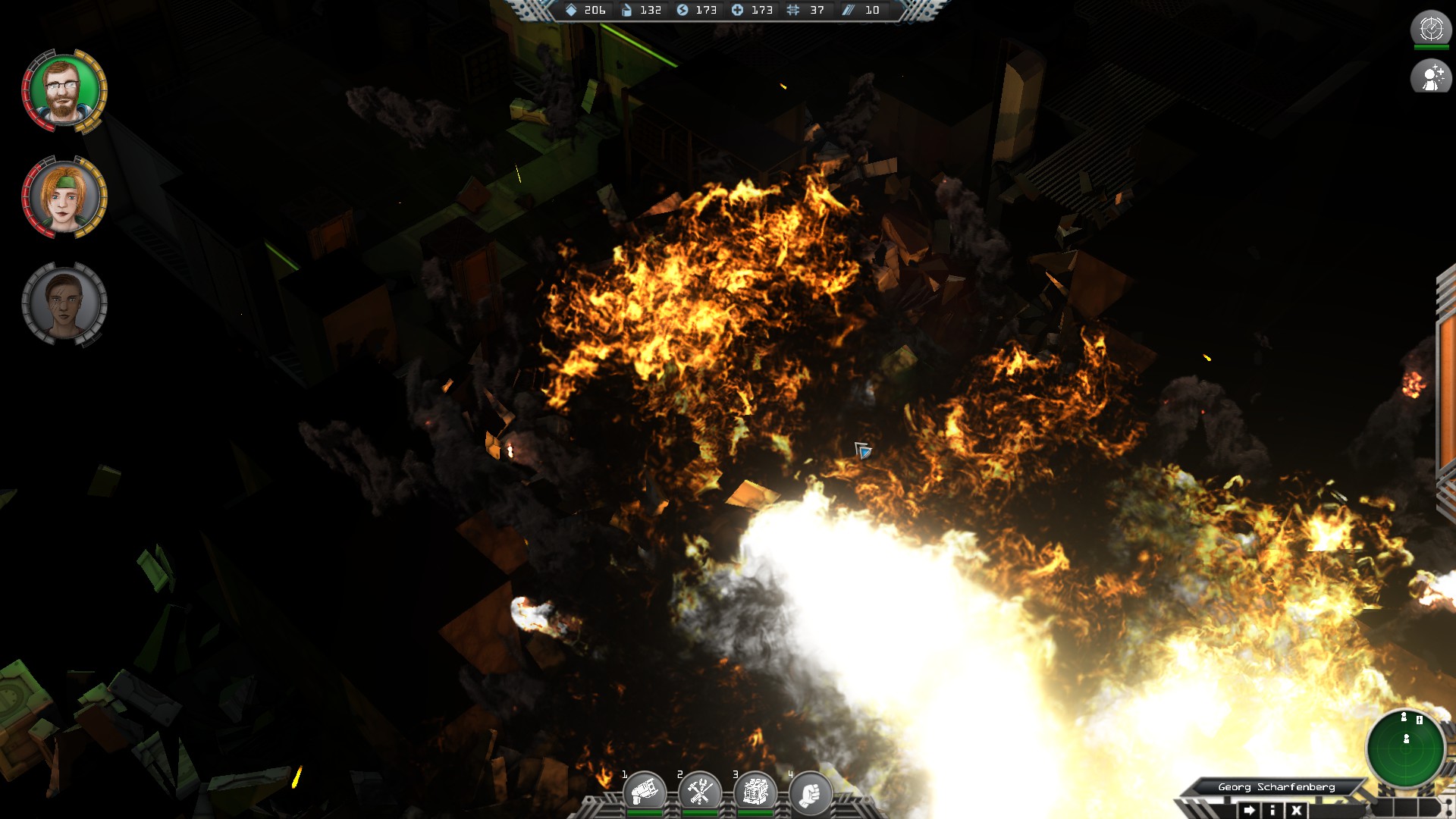The height and width of the screenshot is (819, 1456).
Task: Select the repair tools in hotbar slot 2
Action: [701, 789]
